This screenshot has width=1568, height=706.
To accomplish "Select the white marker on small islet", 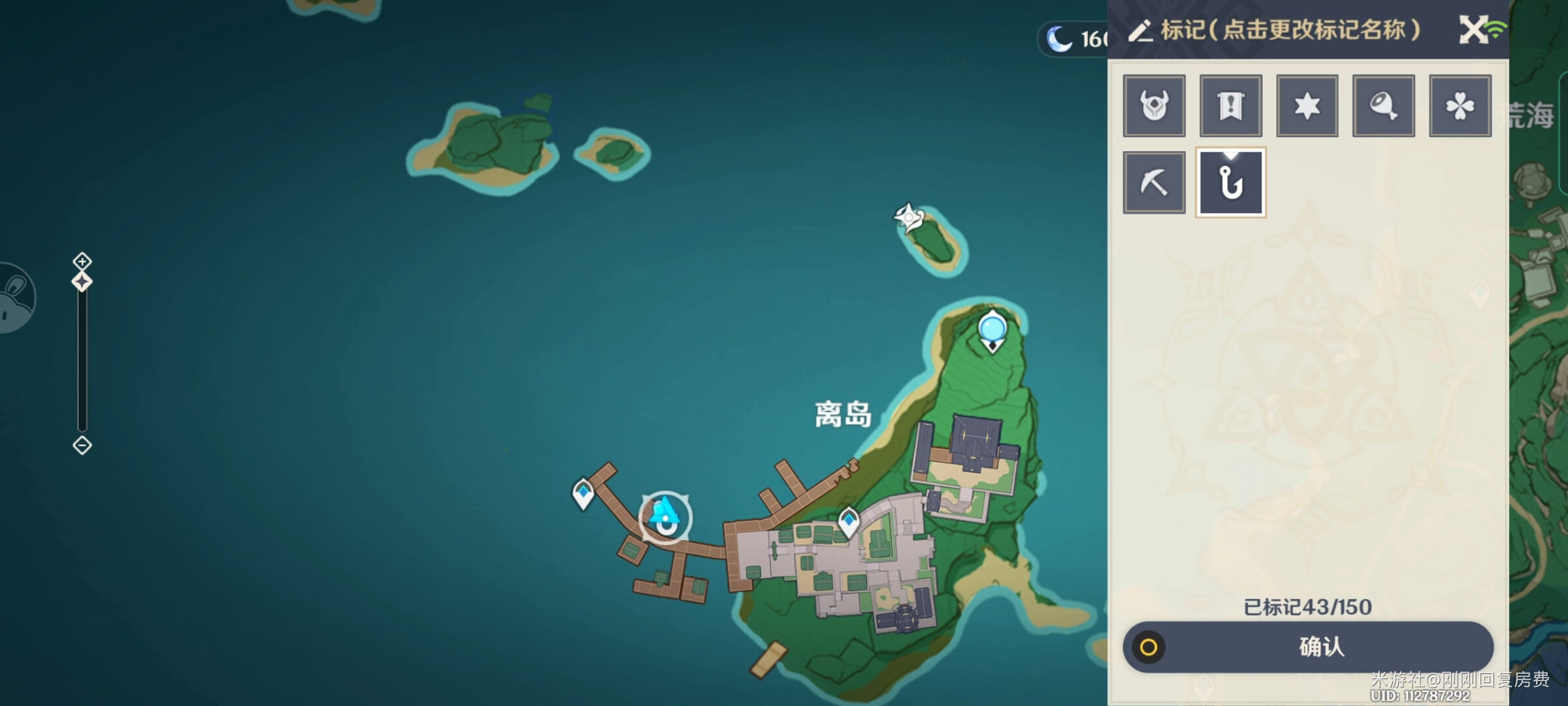I will click(908, 216).
